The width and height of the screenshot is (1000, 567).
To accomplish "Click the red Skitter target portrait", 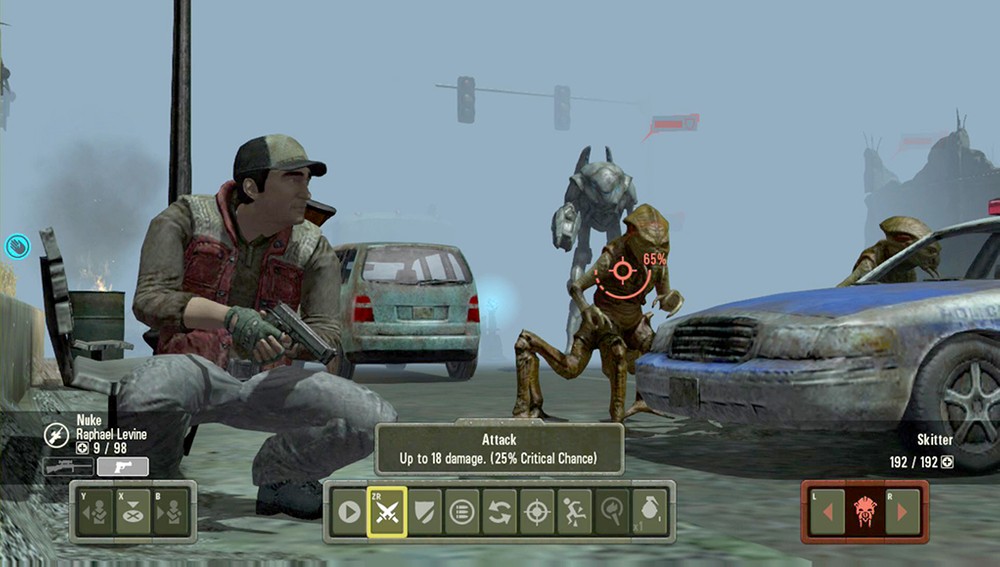I will pyautogui.click(x=865, y=512).
